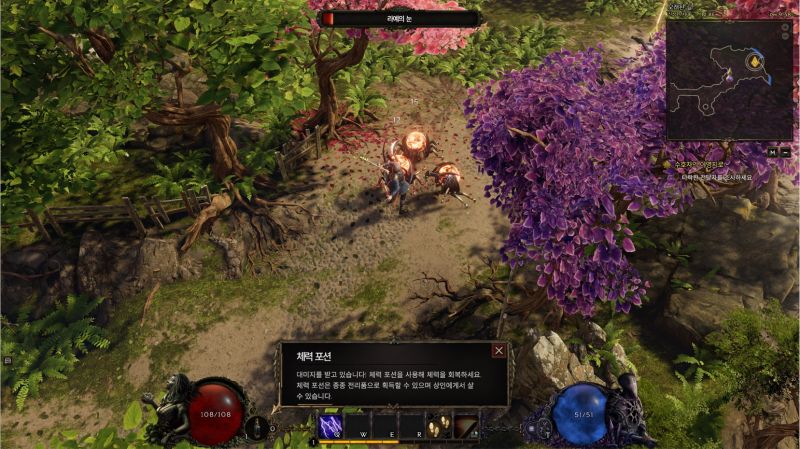Close the health potion tutorial popup
This screenshot has height=449, width=800.
[x=498, y=351]
